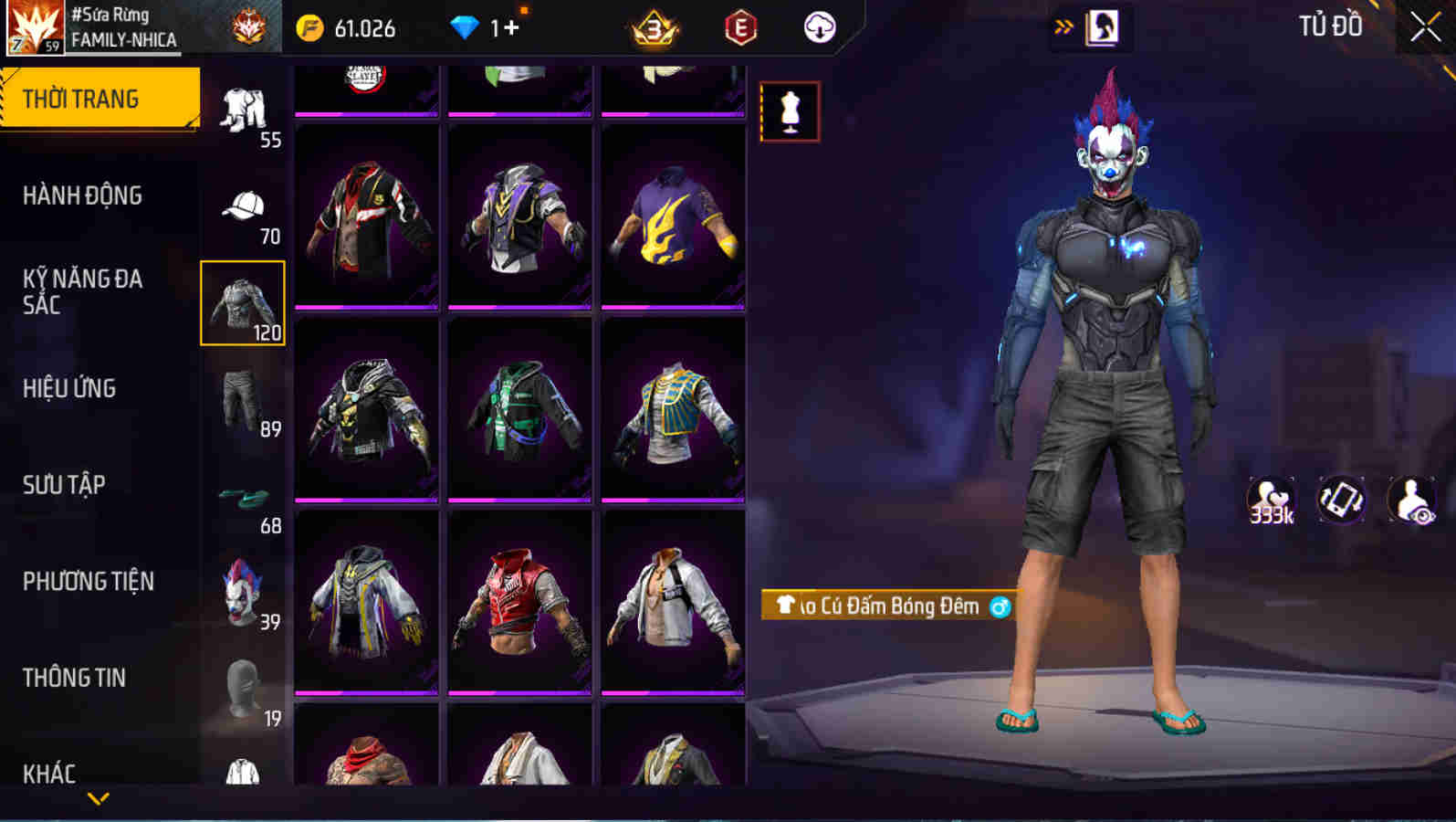
Task: Select the pants category showing 55 items
Action: (x=245, y=108)
